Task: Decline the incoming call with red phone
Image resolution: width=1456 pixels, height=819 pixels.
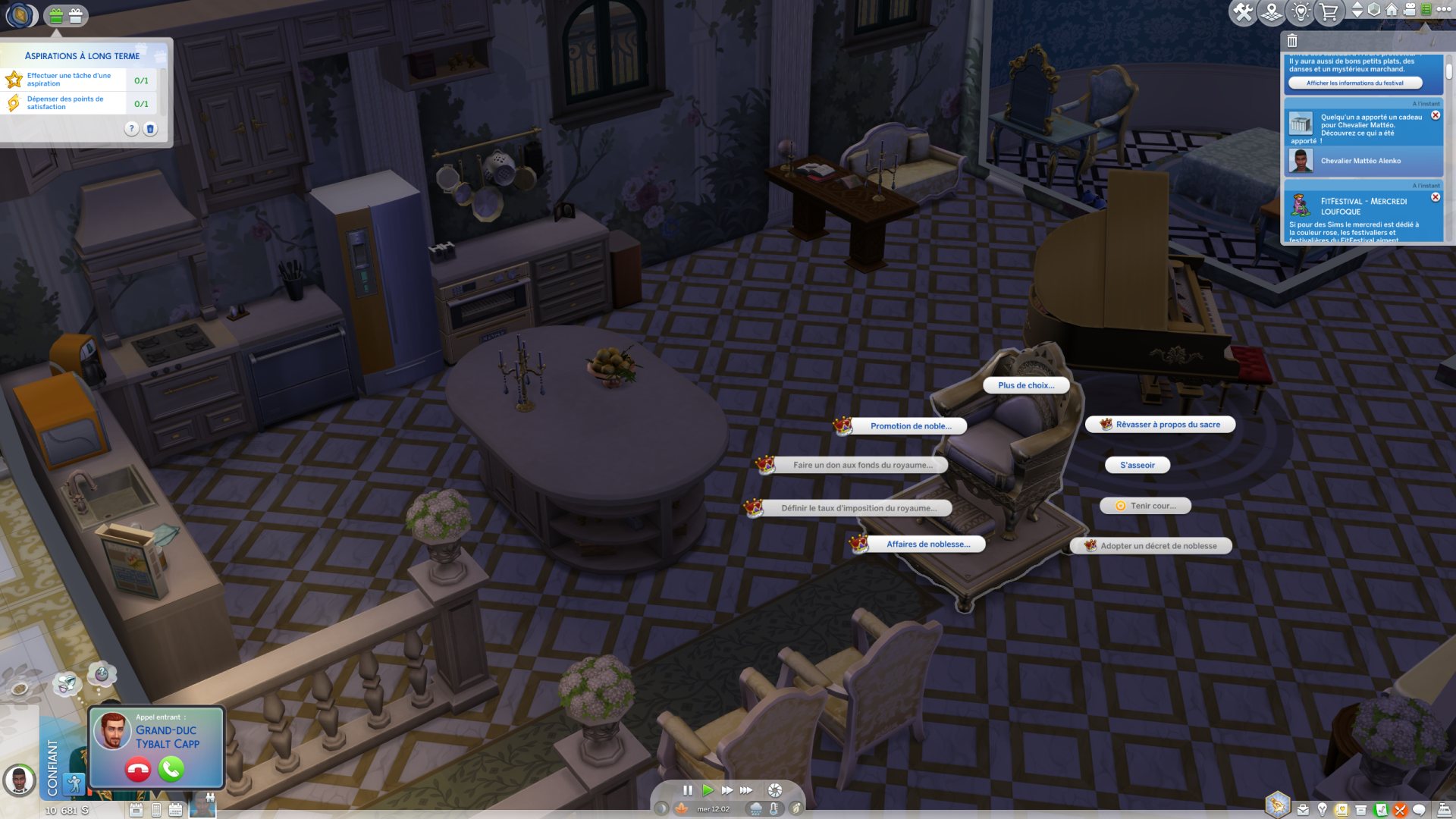Action: pyautogui.click(x=138, y=770)
